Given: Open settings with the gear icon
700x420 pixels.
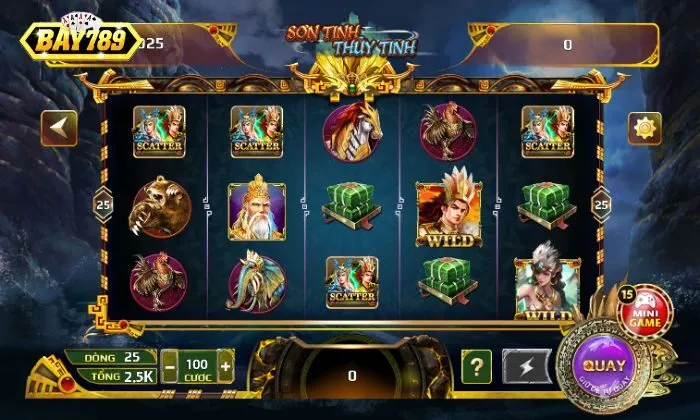Looking at the screenshot, I should tap(645, 128).
